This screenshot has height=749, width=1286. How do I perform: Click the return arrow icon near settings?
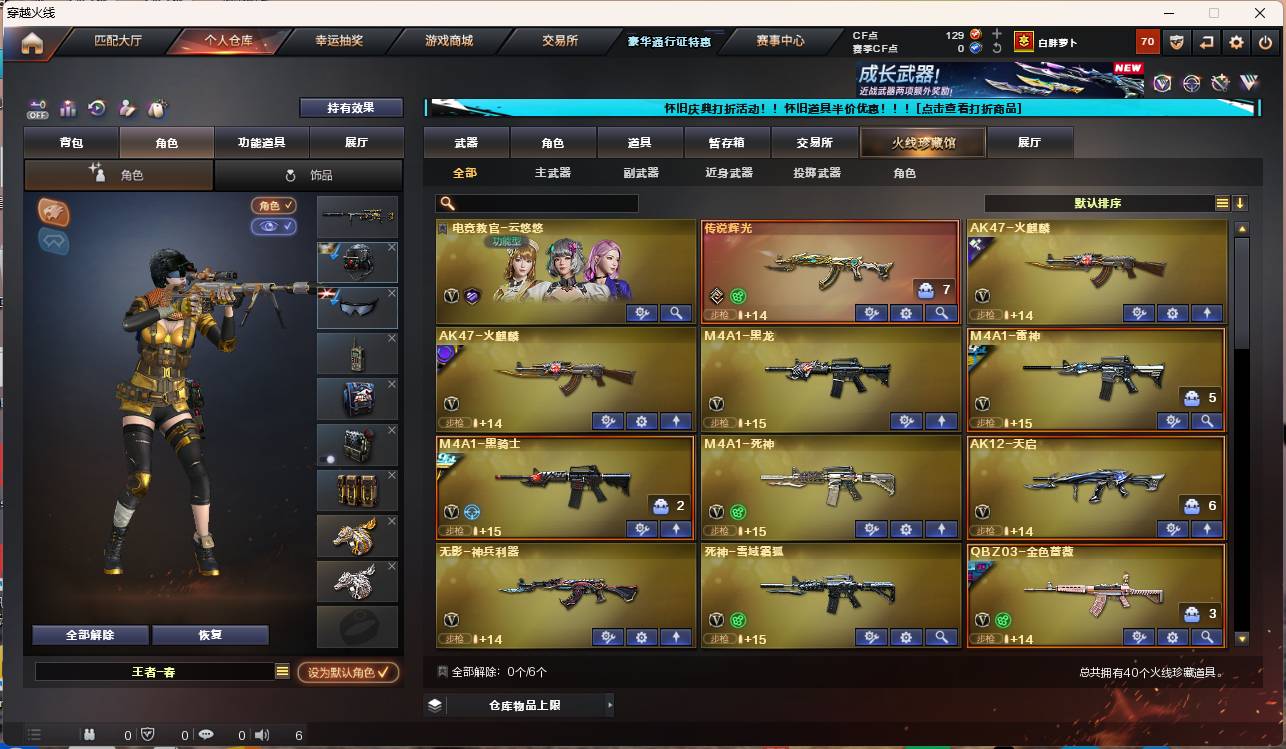coord(1207,42)
